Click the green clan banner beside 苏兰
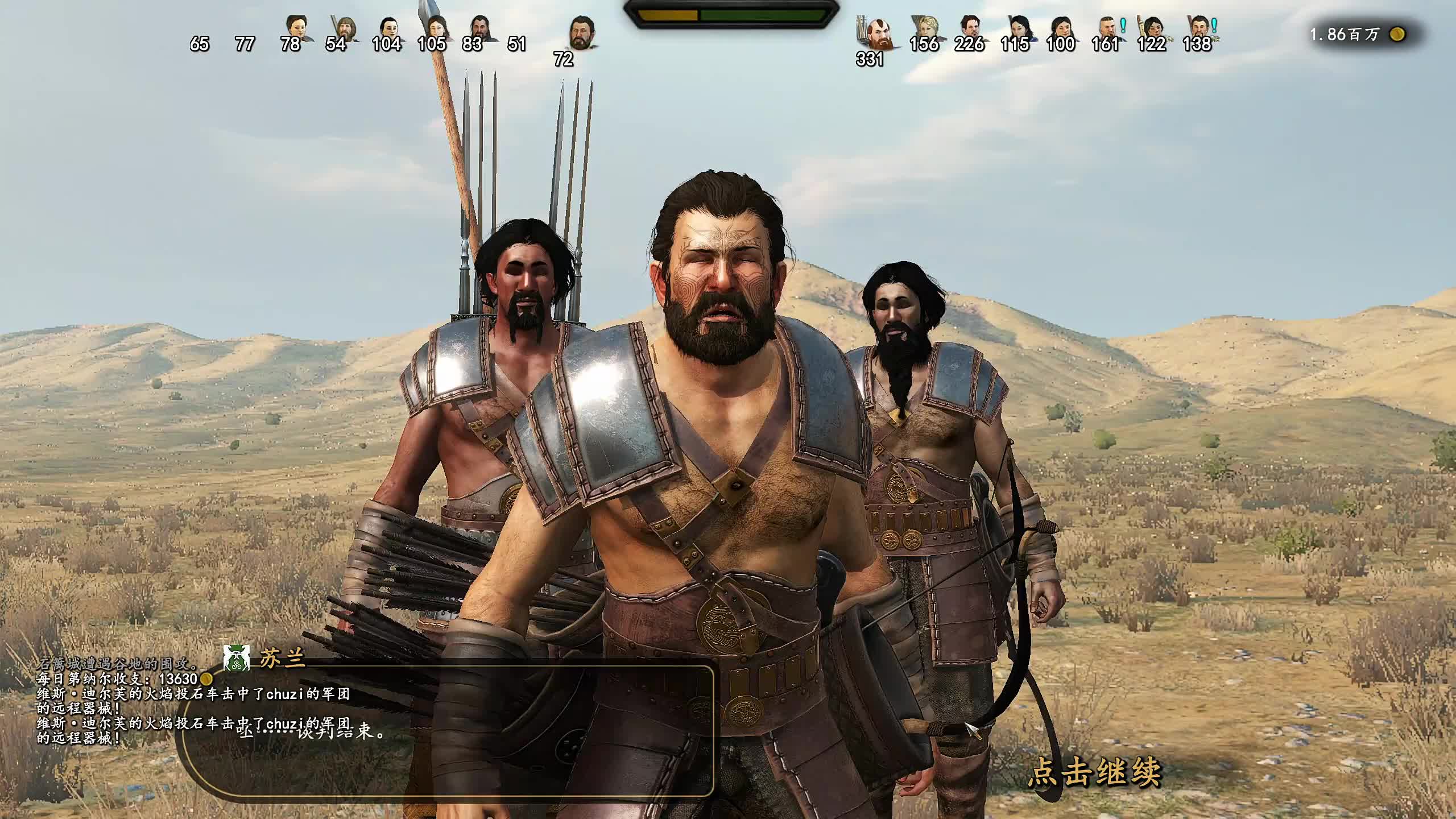 pos(236,659)
